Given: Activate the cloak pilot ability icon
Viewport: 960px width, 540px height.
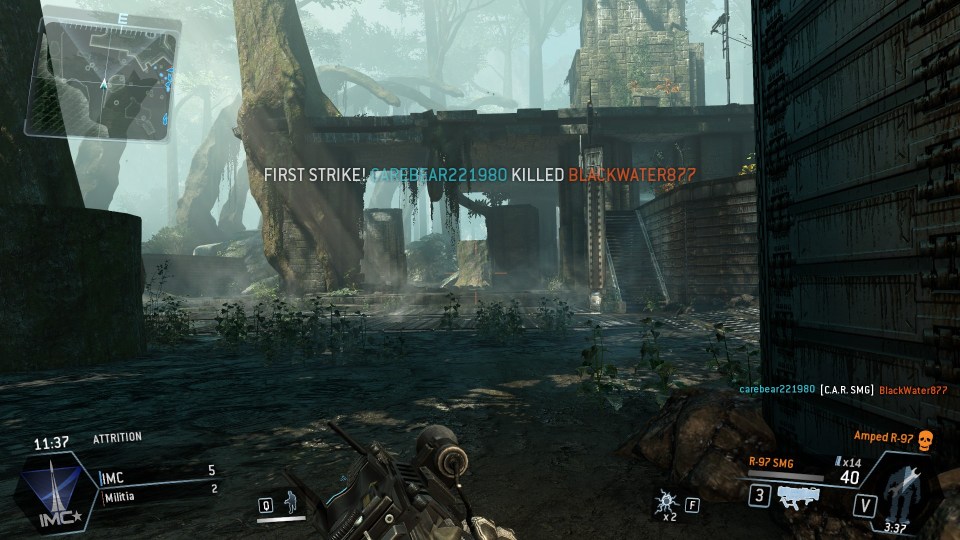Looking at the screenshot, I should click(291, 501).
